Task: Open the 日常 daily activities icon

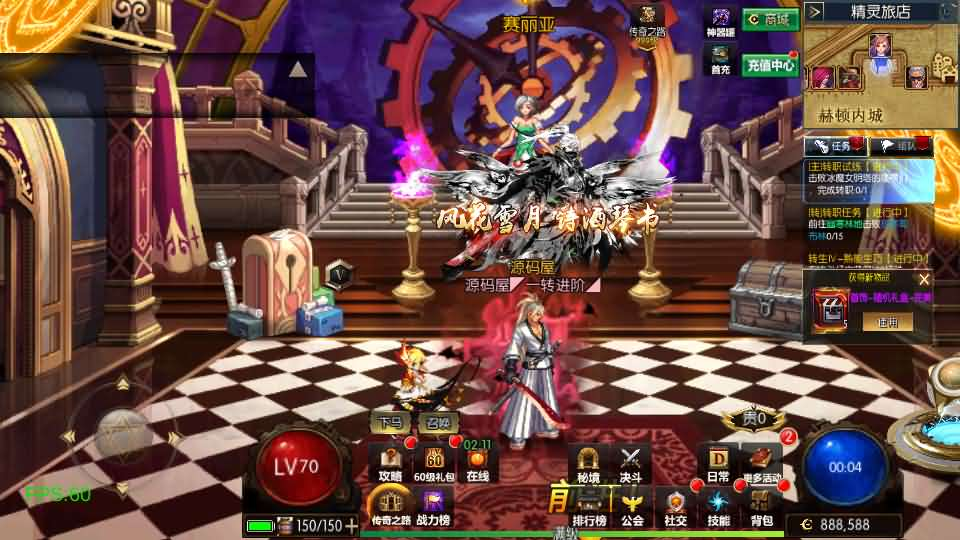Action: [718, 464]
